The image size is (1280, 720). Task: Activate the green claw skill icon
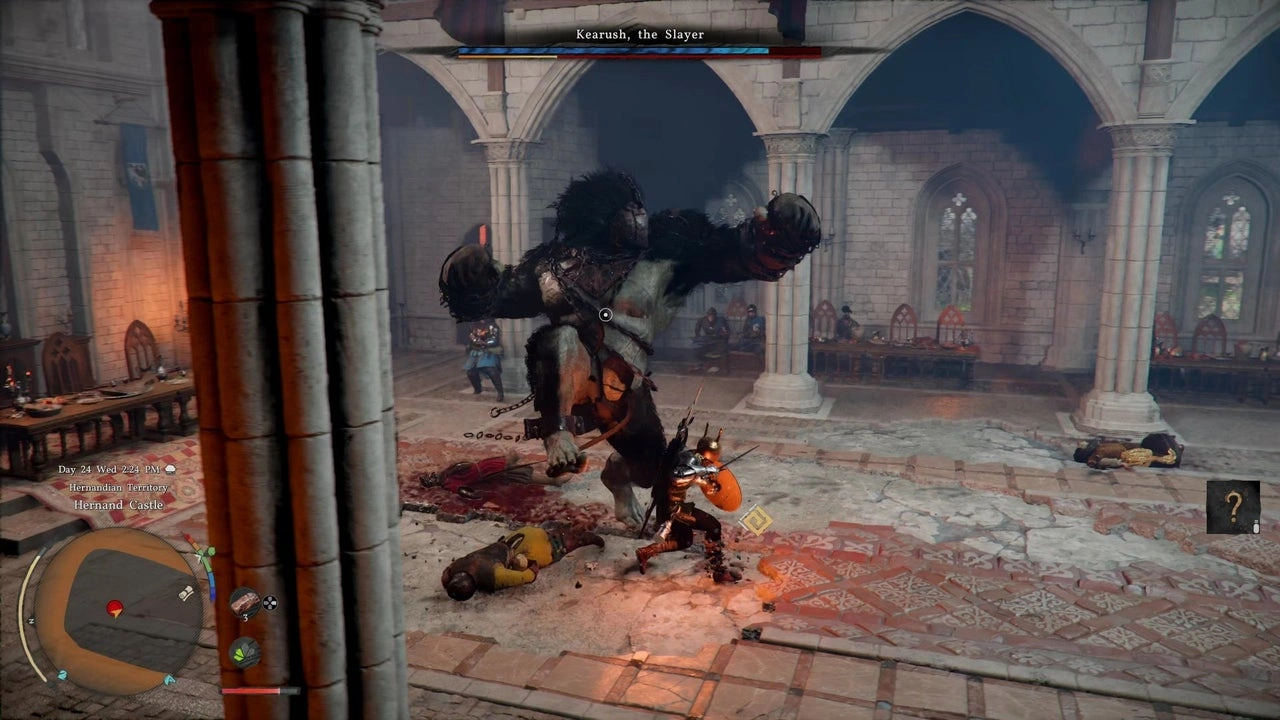tap(244, 652)
